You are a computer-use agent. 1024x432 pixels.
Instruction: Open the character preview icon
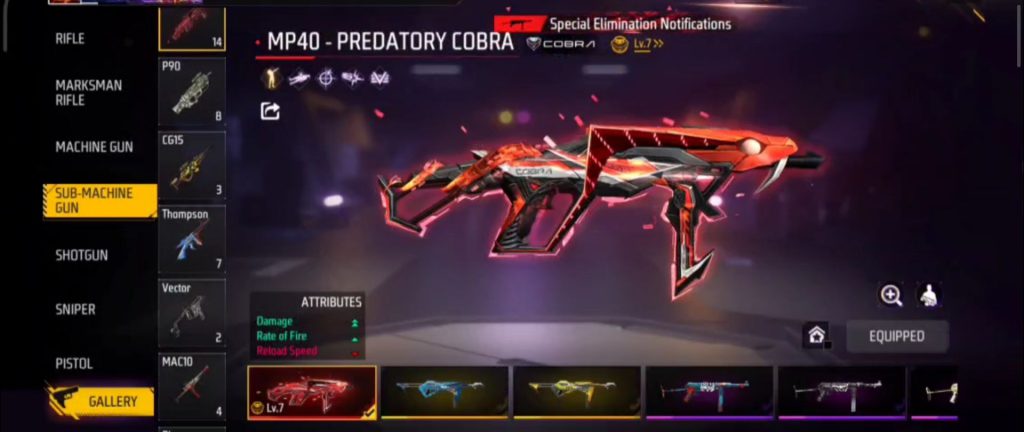[929, 295]
